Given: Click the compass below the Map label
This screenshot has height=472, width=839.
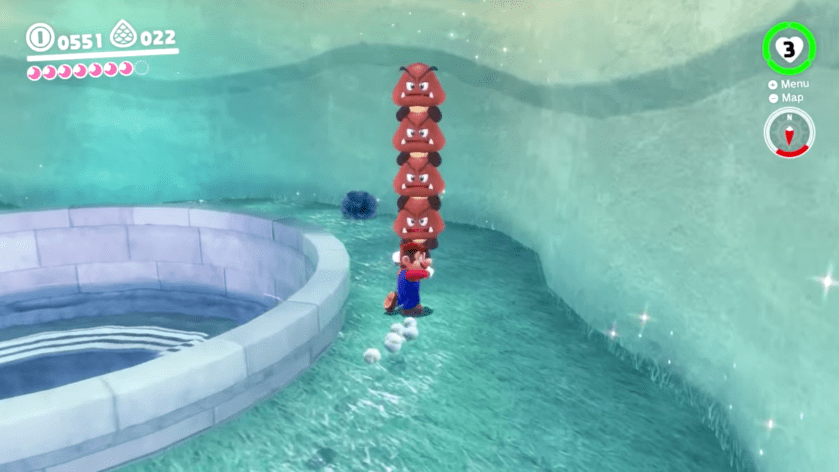Looking at the screenshot, I should pyautogui.click(x=789, y=132).
